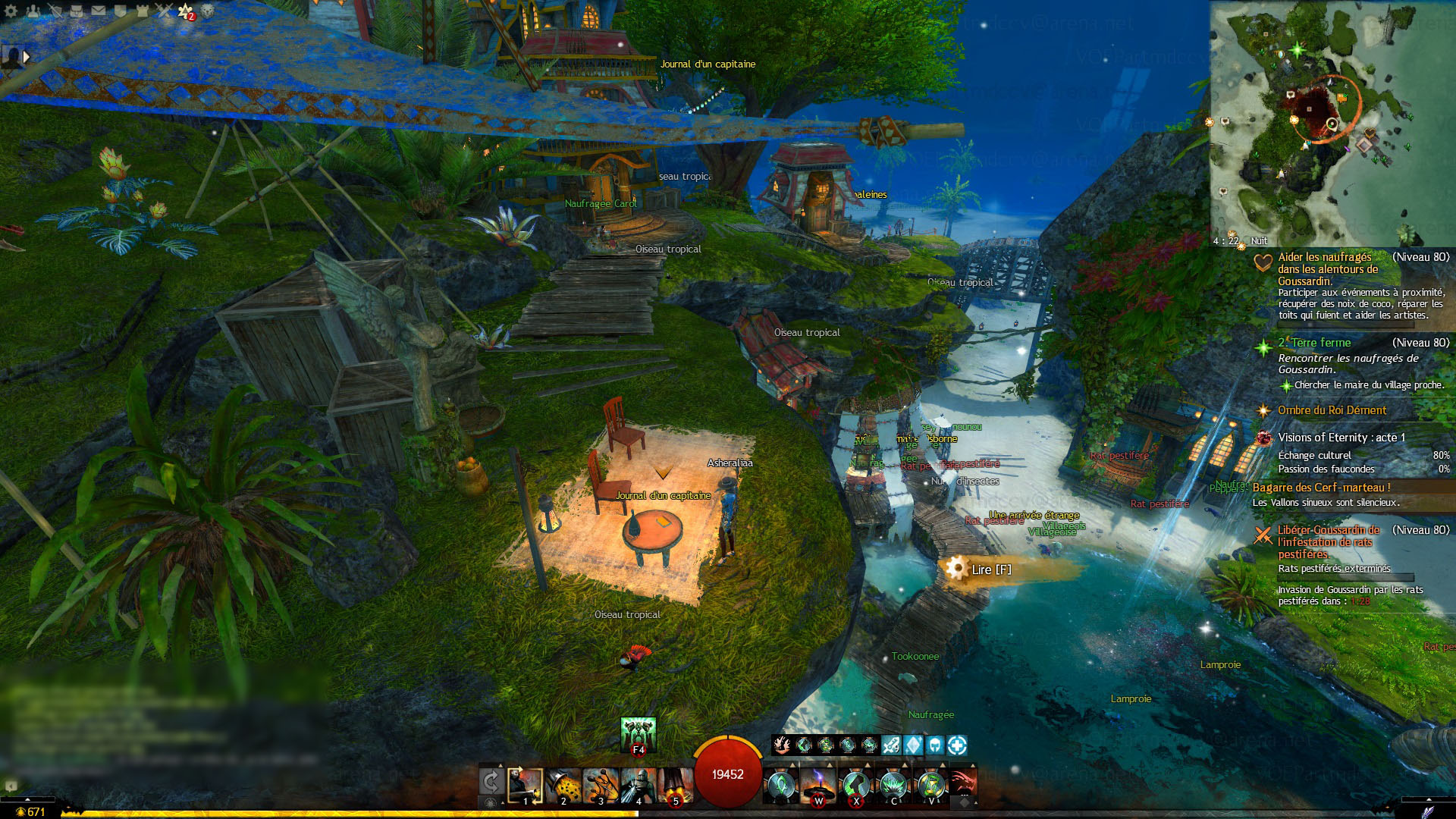1456x819 pixels.
Task: Open the guild shield panel
Action: (121, 11)
